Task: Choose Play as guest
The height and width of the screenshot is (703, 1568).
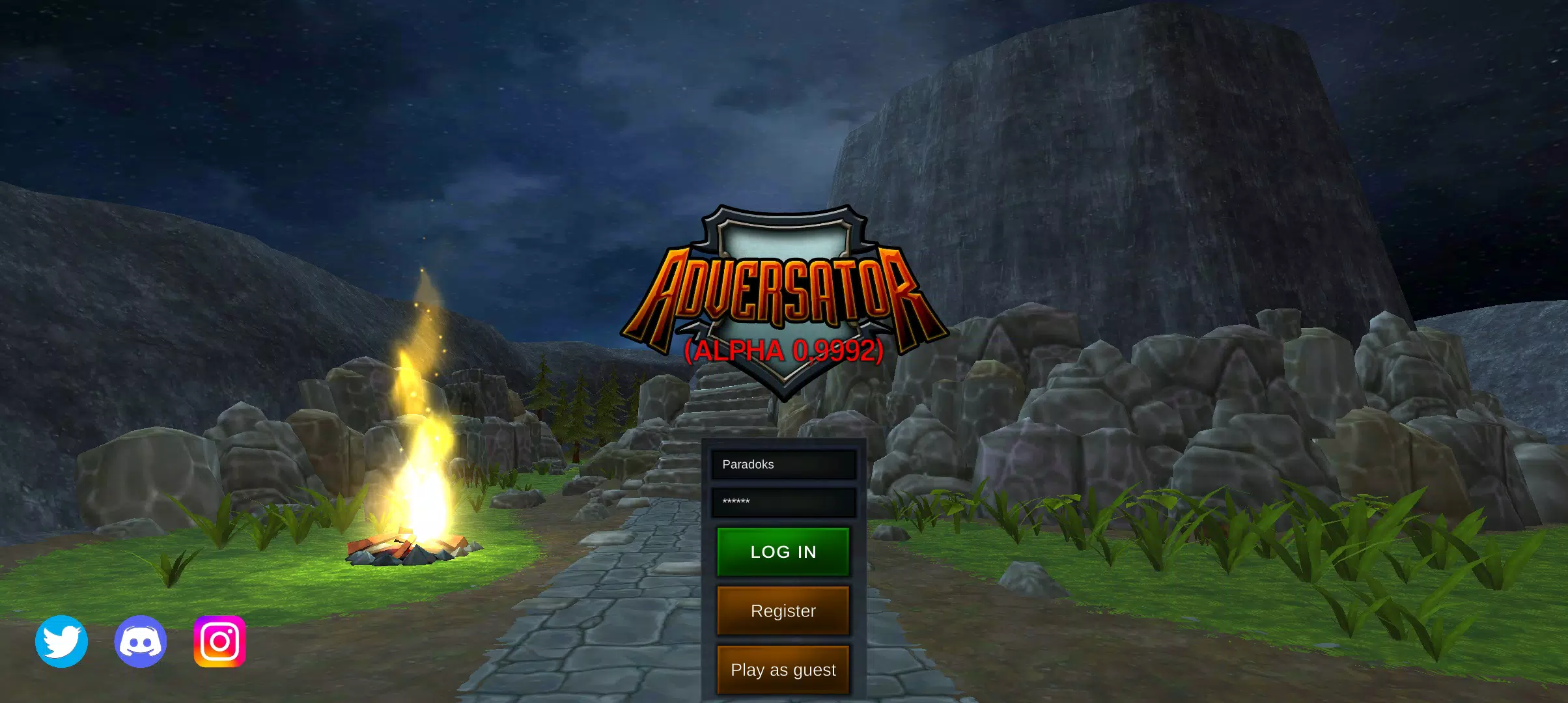Action: tap(783, 669)
